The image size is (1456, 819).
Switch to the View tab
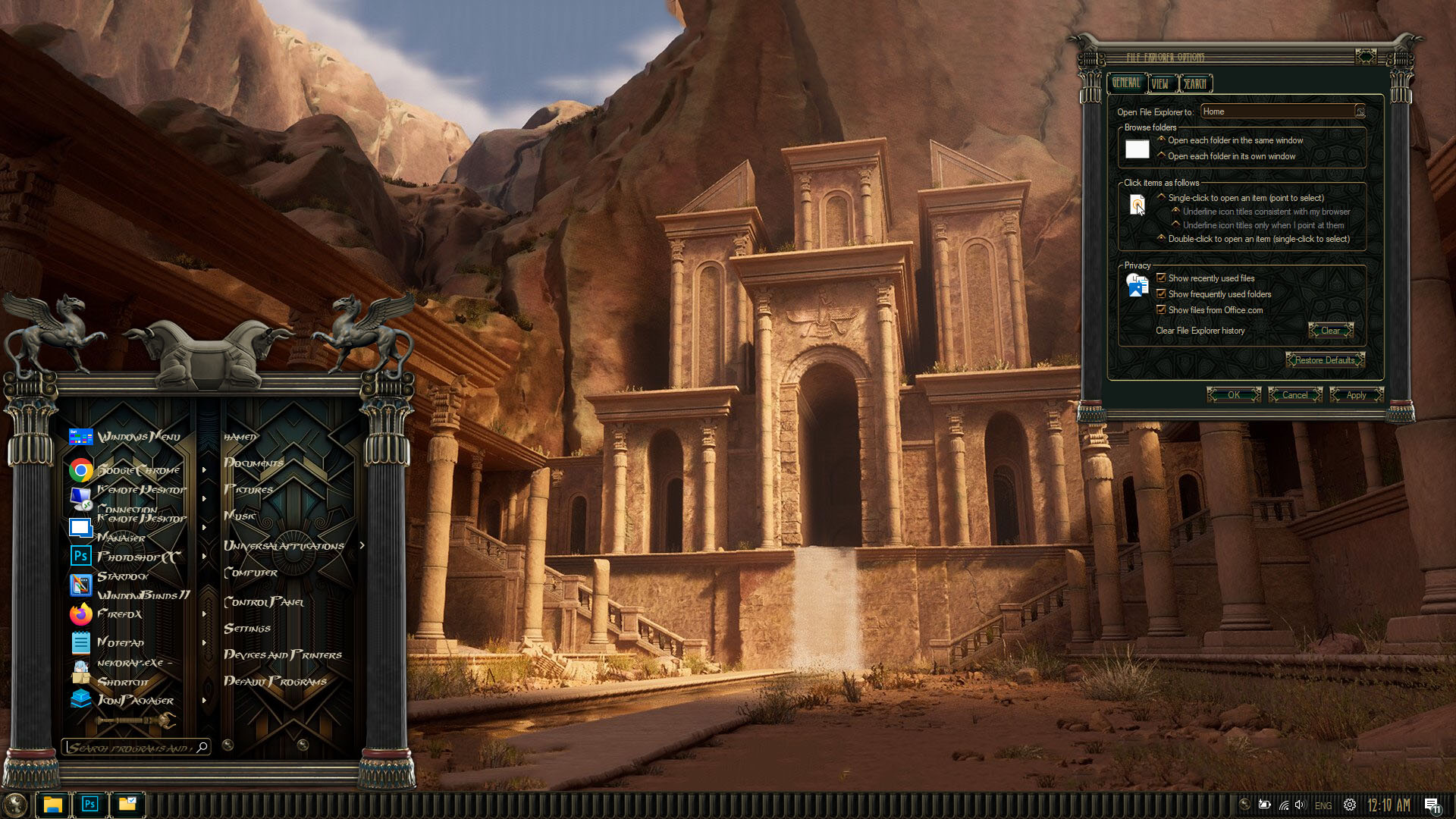1160,83
